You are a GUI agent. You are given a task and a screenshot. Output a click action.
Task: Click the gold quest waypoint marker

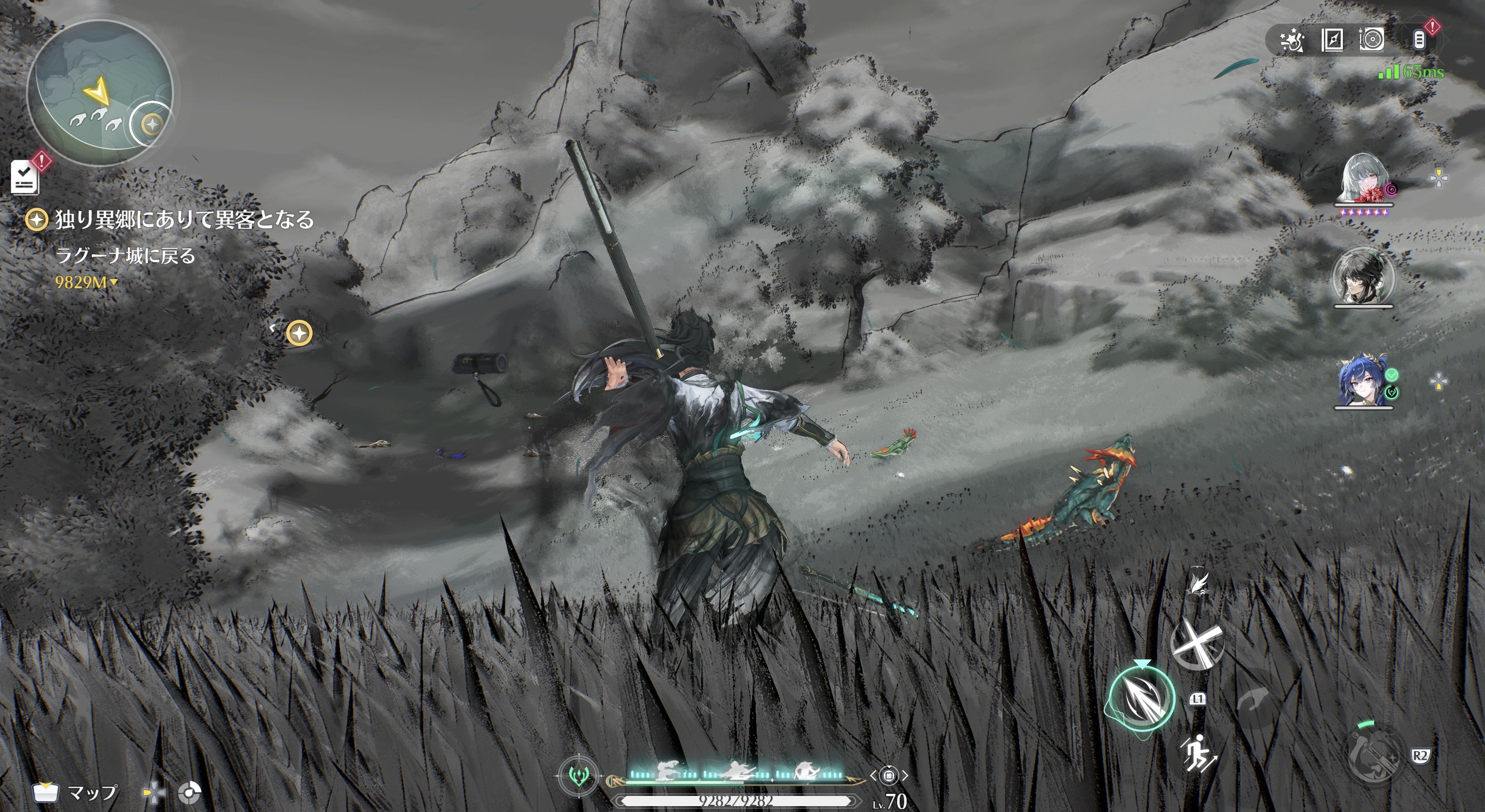(x=299, y=333)
